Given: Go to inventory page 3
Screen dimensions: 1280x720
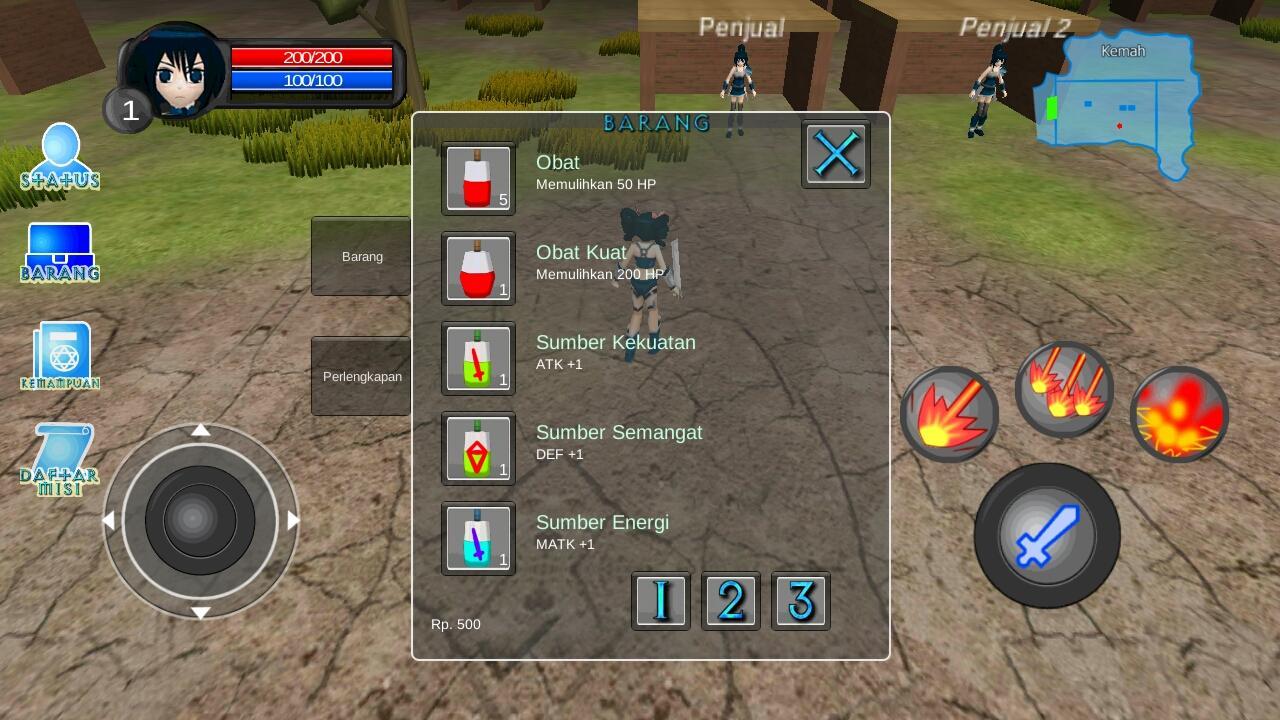Looking at the screenshot, I should 801,600.
